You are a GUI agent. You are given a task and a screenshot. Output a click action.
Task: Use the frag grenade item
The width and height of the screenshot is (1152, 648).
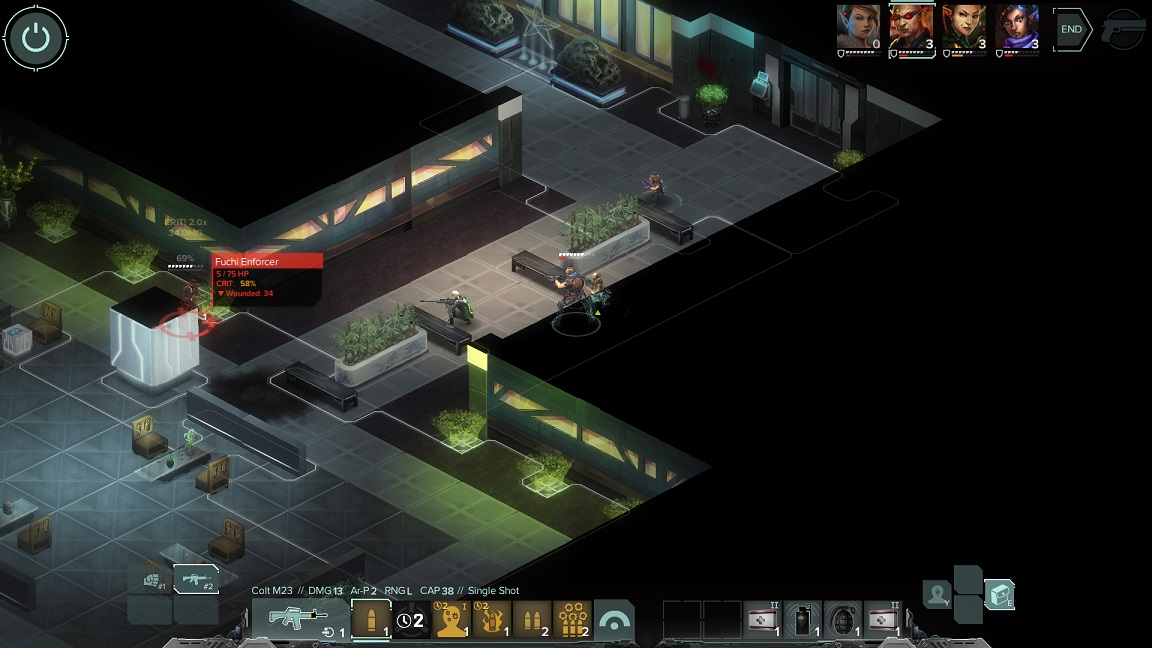842,619
